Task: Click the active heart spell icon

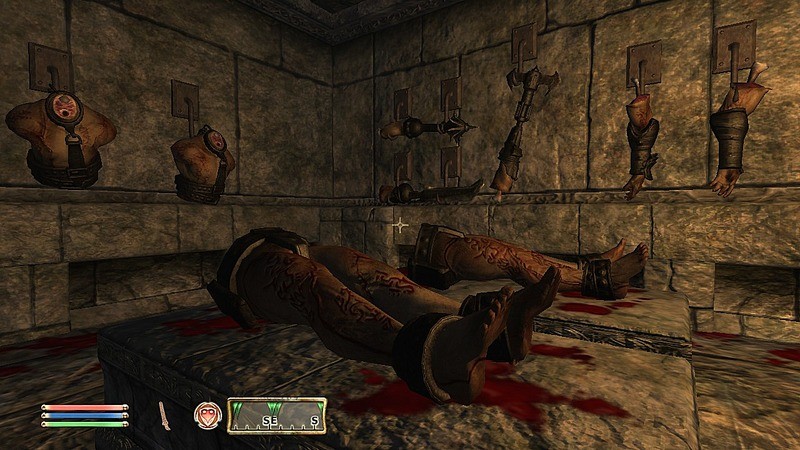Action: 206,416
